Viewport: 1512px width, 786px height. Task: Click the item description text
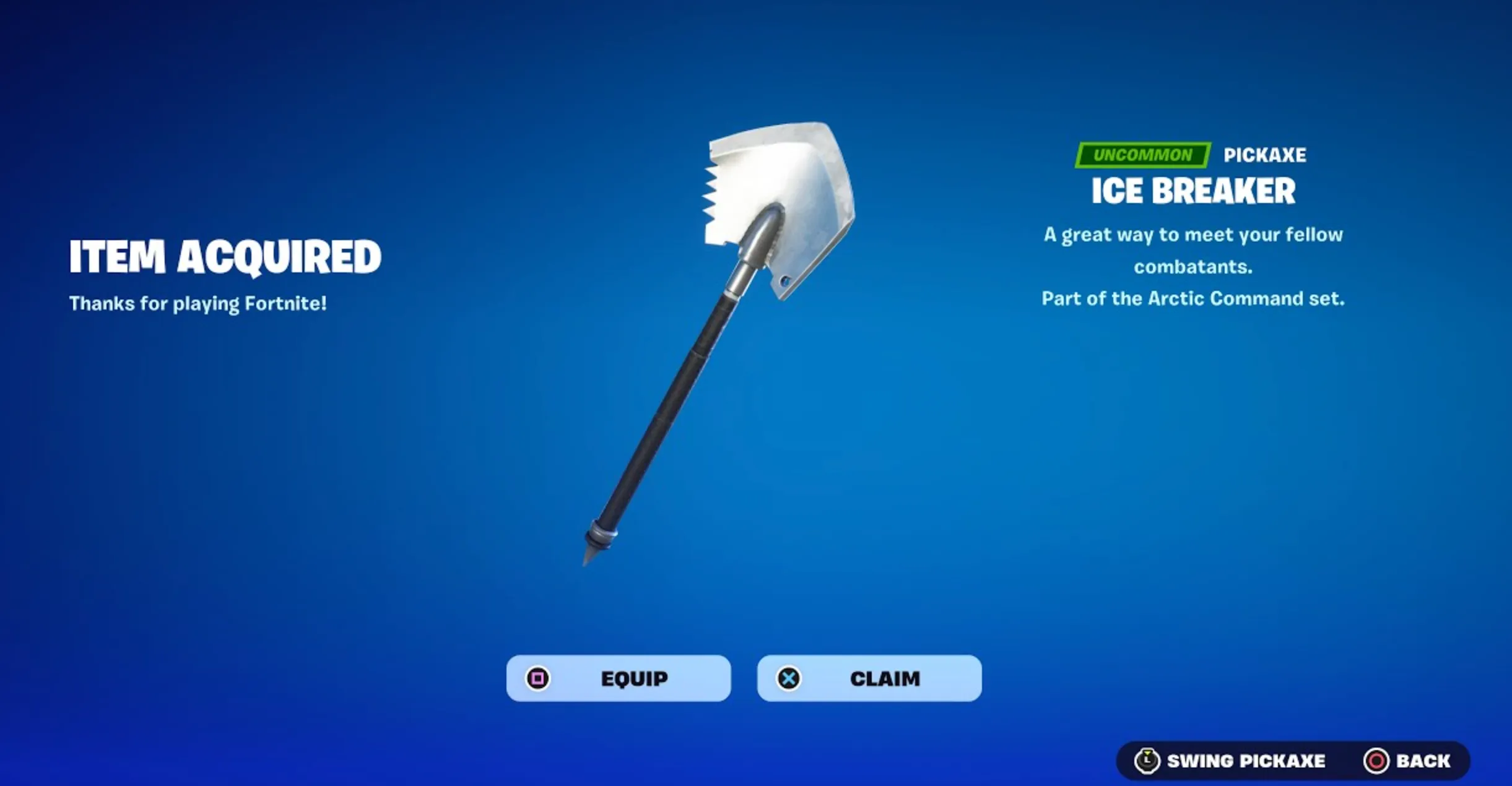pyautogui.click(x=1192, y=251)
